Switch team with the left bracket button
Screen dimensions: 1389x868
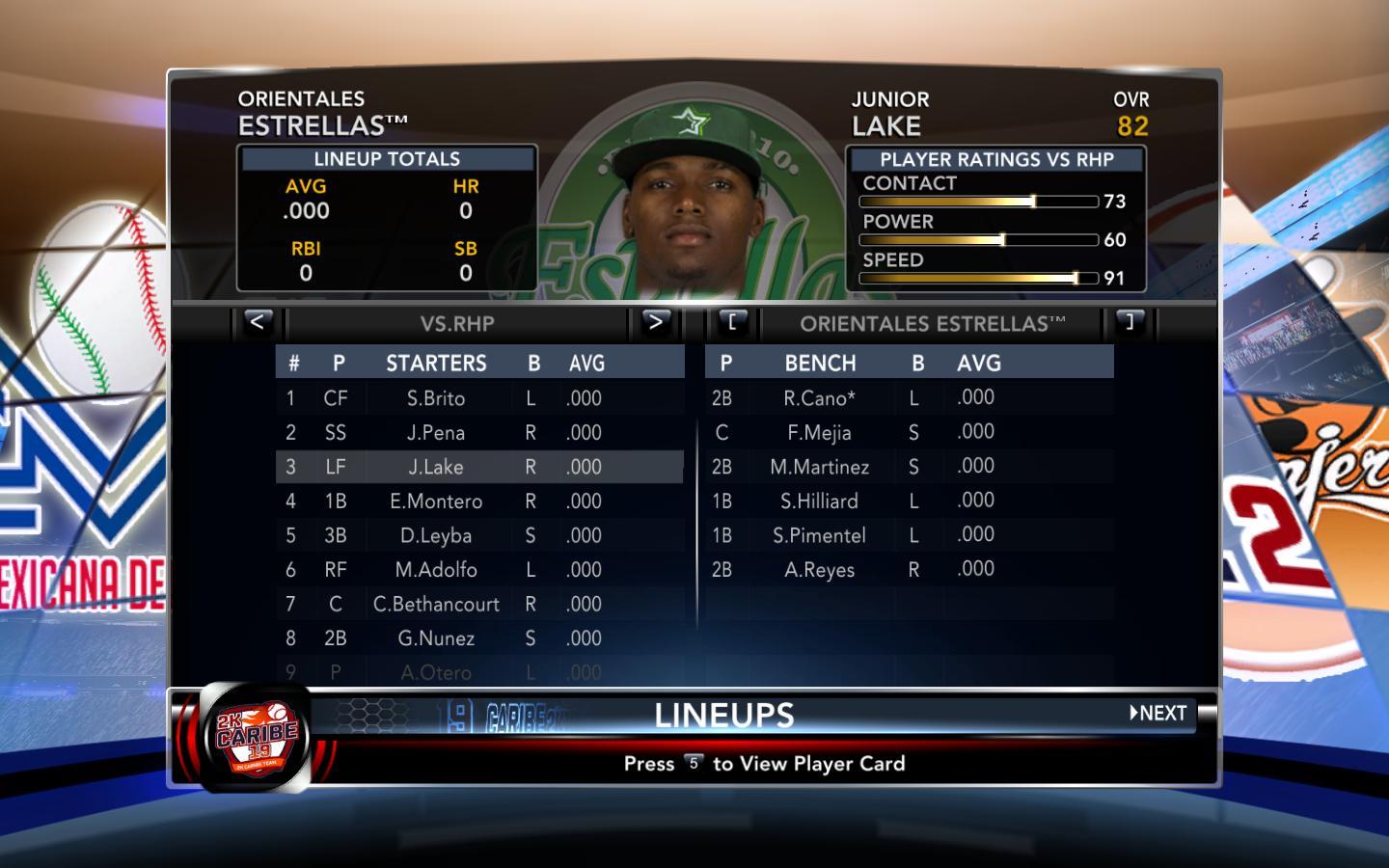coord(732,323)
